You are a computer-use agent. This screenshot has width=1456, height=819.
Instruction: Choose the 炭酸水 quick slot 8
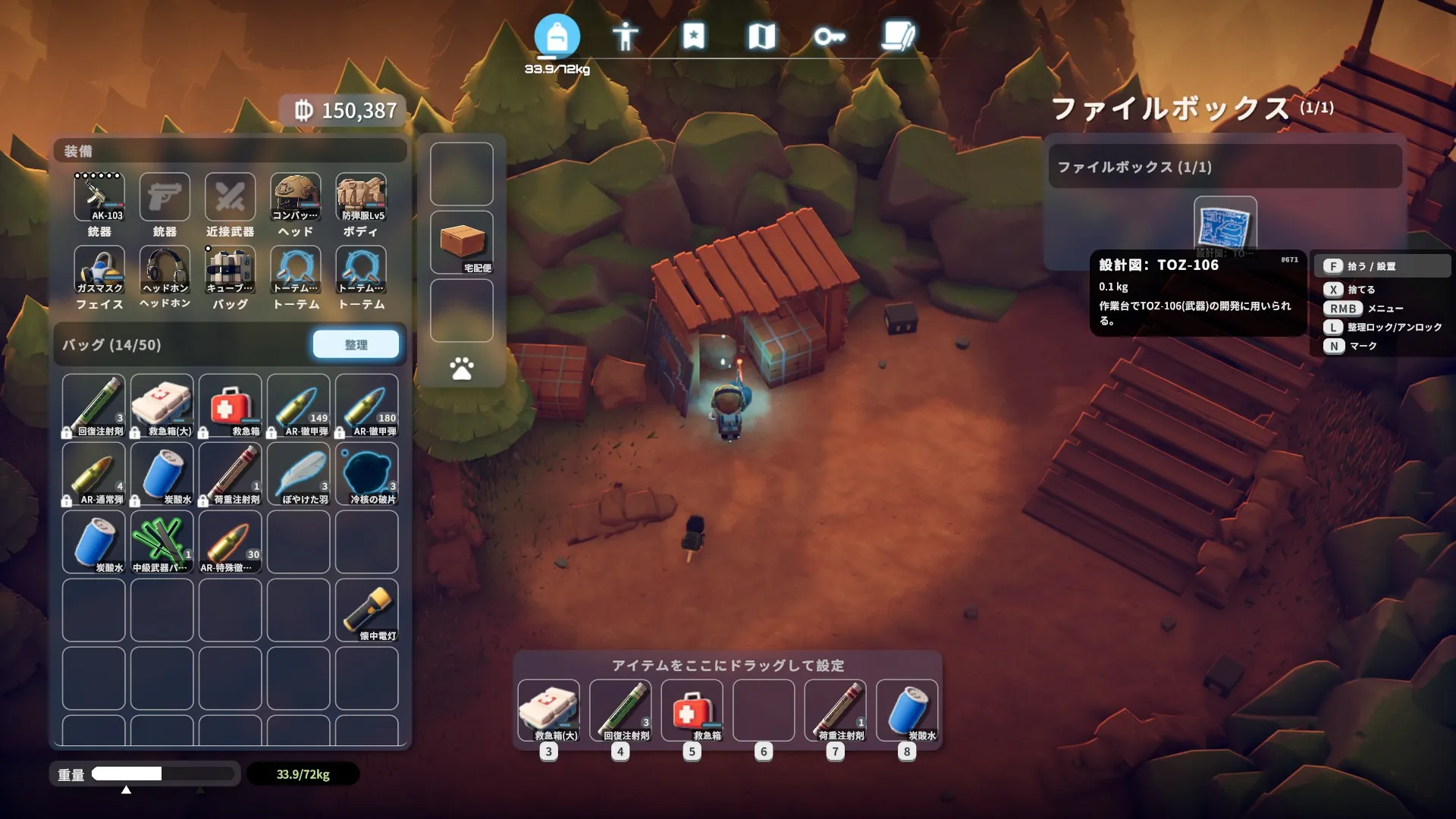coord(907,710)
